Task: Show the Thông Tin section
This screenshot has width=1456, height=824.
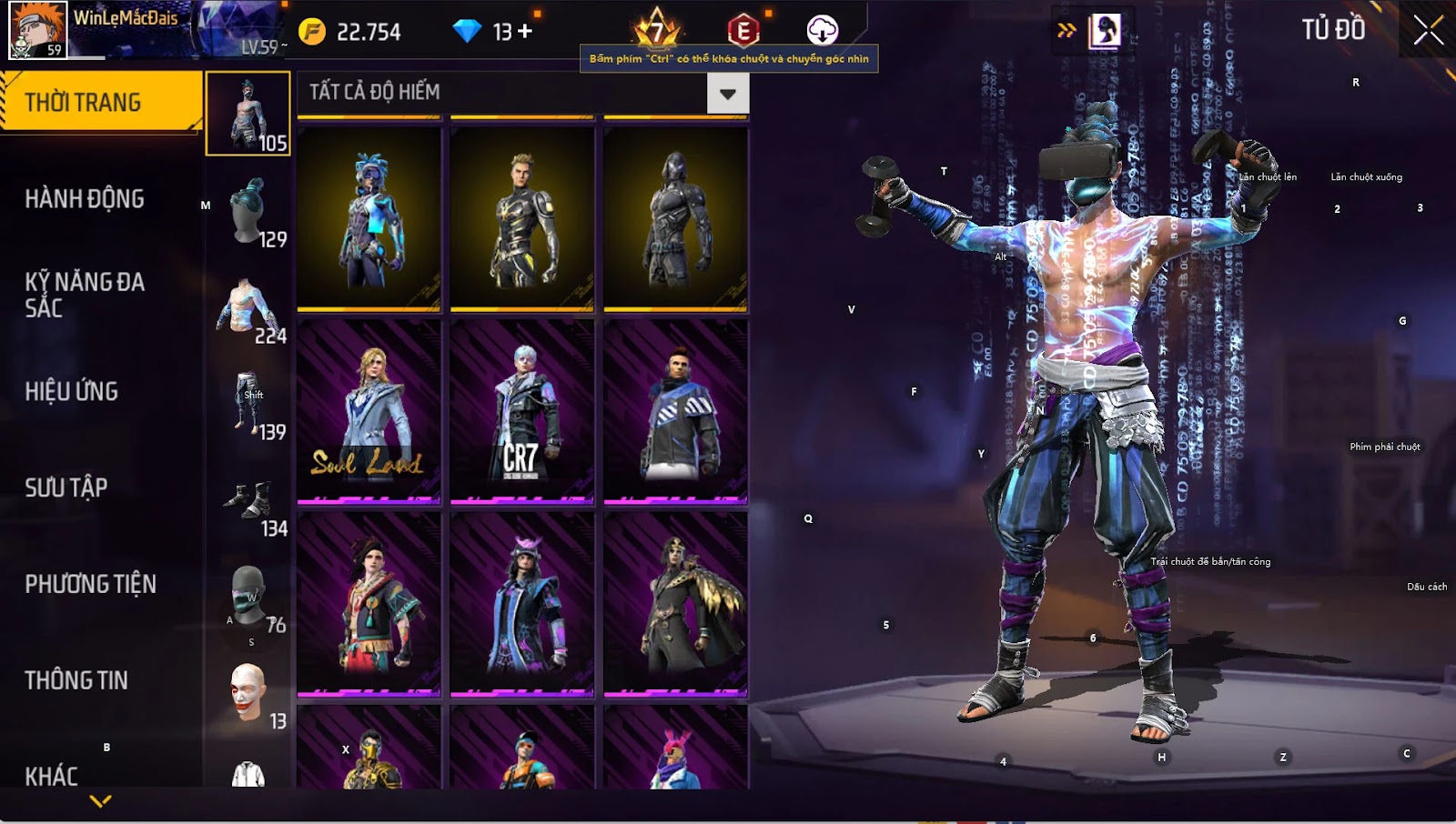Action: (76, 680)
